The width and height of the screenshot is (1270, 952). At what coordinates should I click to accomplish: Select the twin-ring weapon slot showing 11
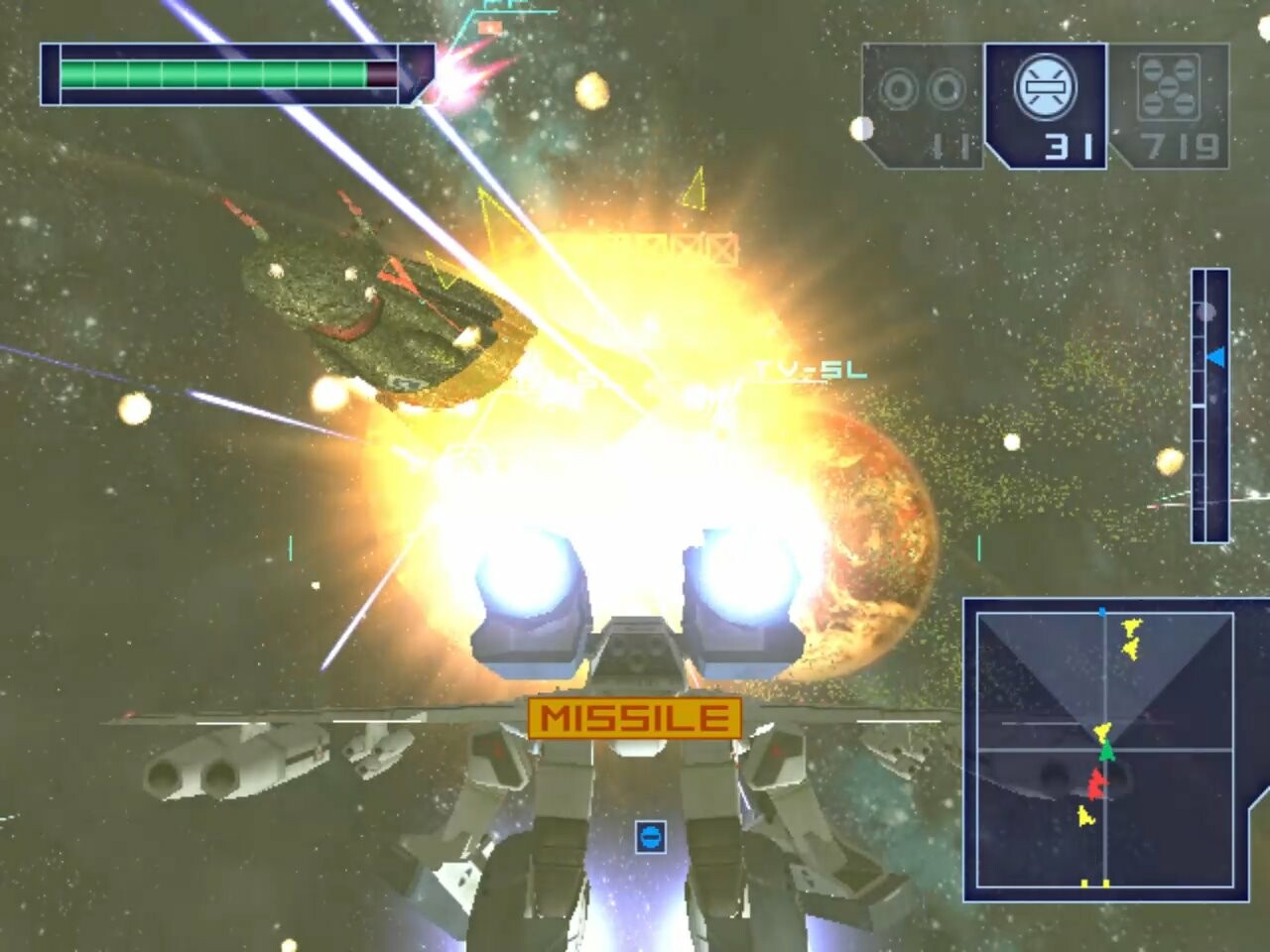point(922,106)
